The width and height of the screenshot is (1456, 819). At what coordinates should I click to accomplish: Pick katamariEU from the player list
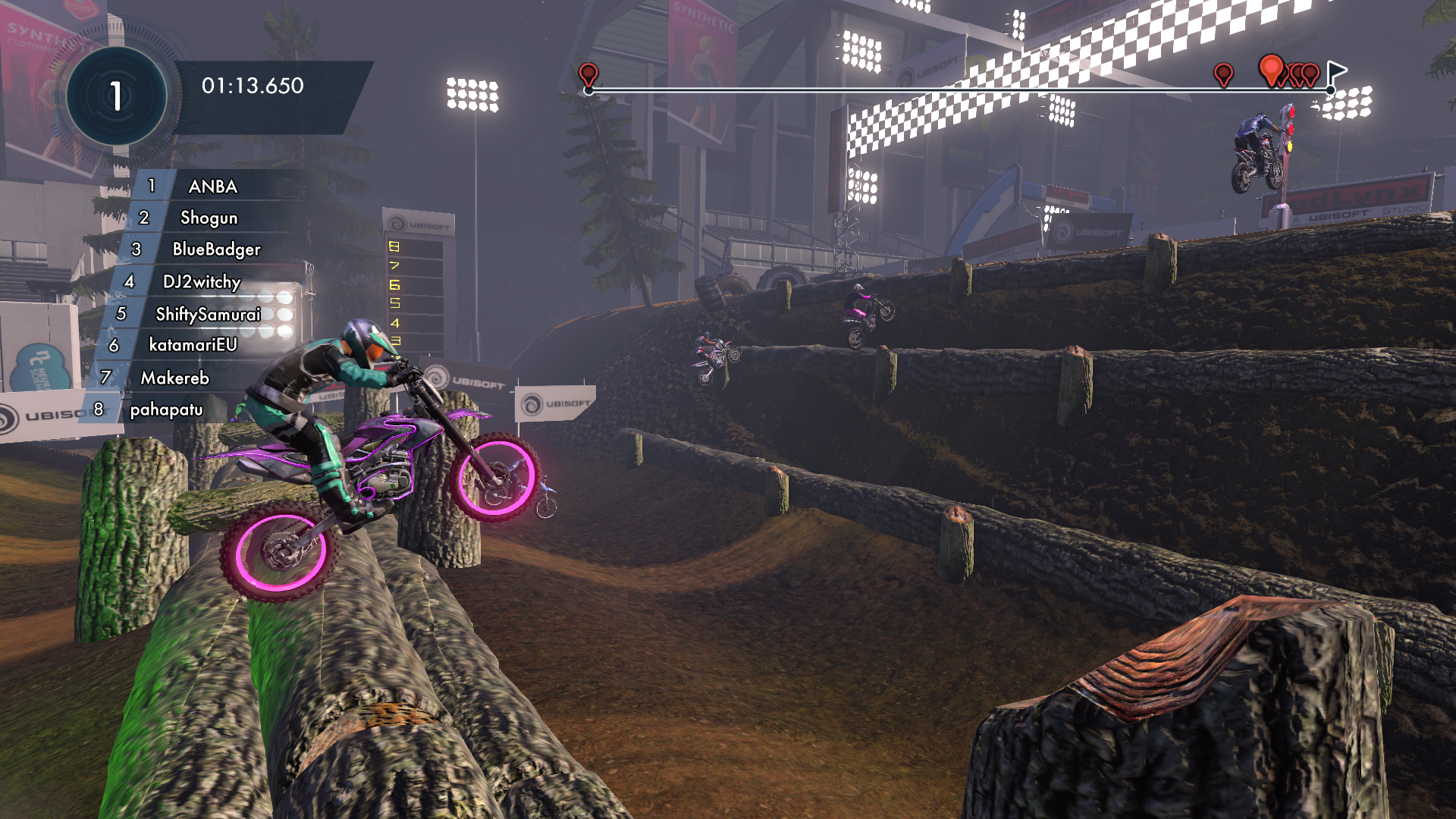coord(193,345)
